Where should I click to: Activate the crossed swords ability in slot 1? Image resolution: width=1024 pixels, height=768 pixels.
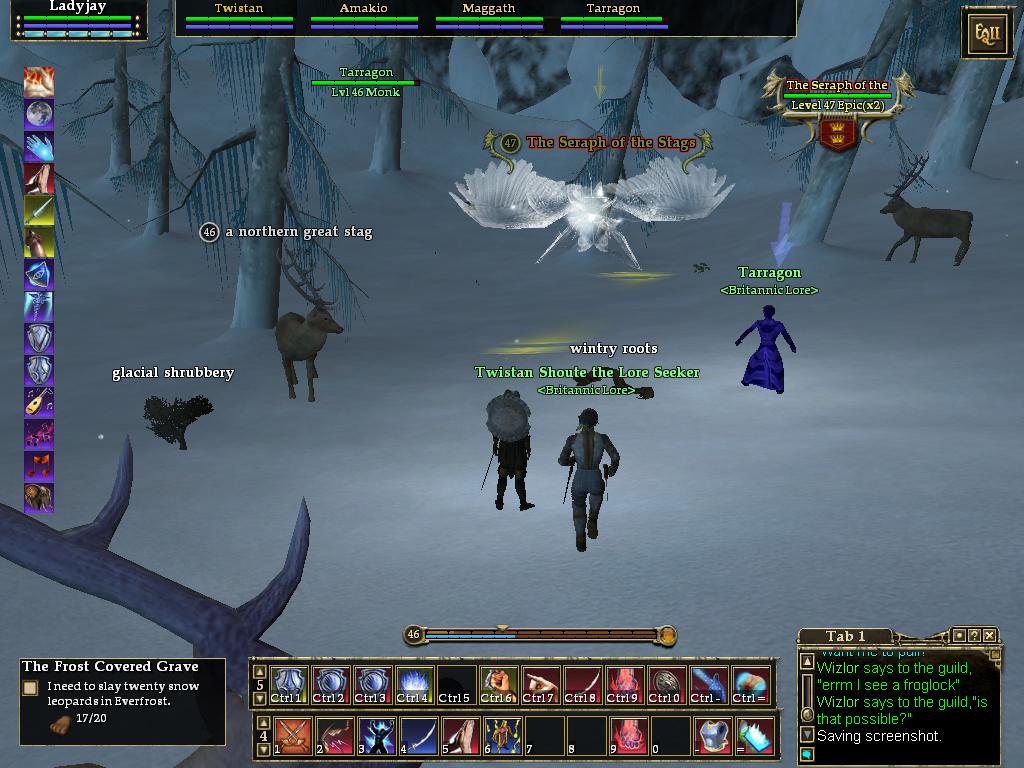point(292,736)
